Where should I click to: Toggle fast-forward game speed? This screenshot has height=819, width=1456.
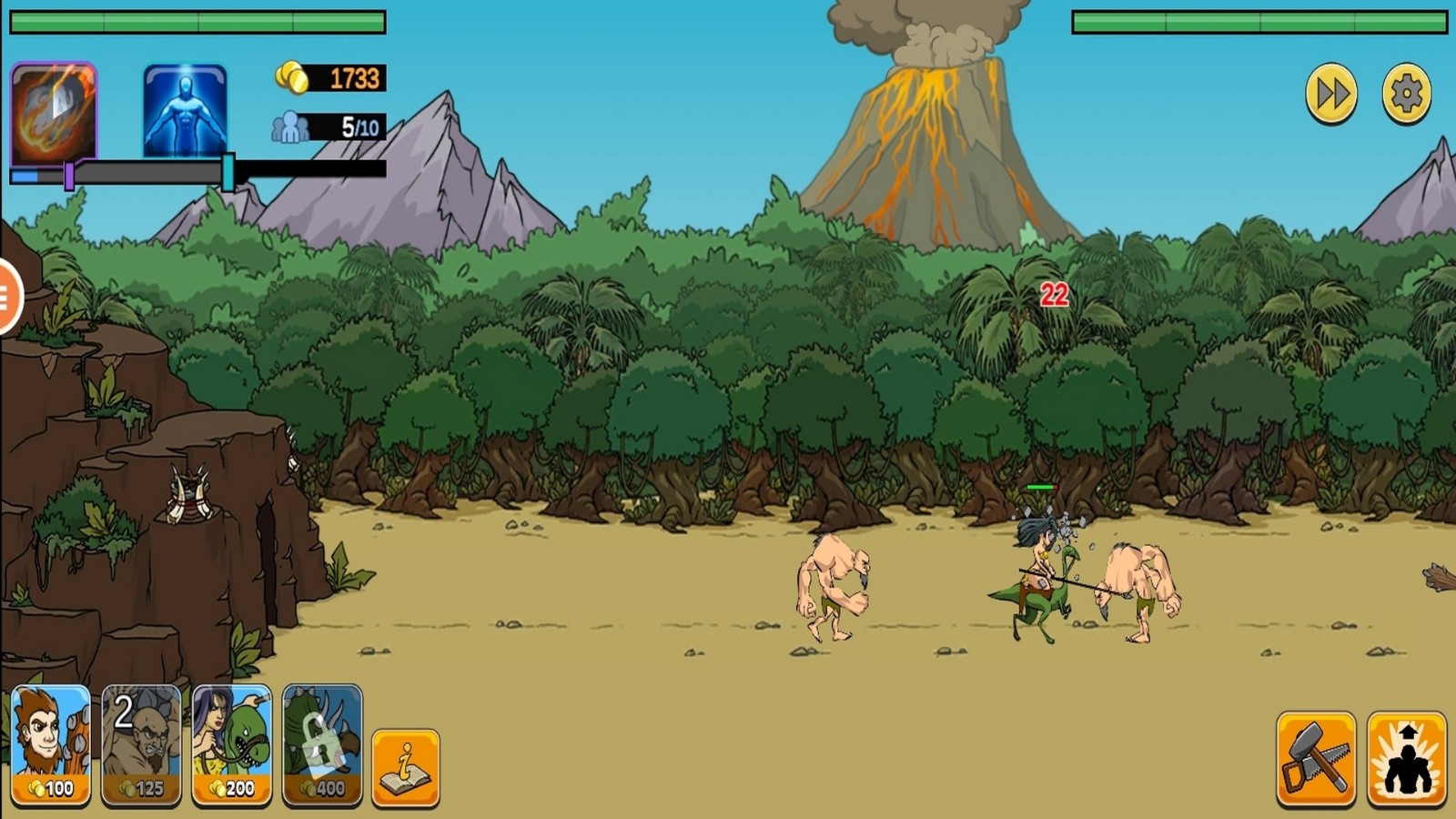tap(1330, 94)
